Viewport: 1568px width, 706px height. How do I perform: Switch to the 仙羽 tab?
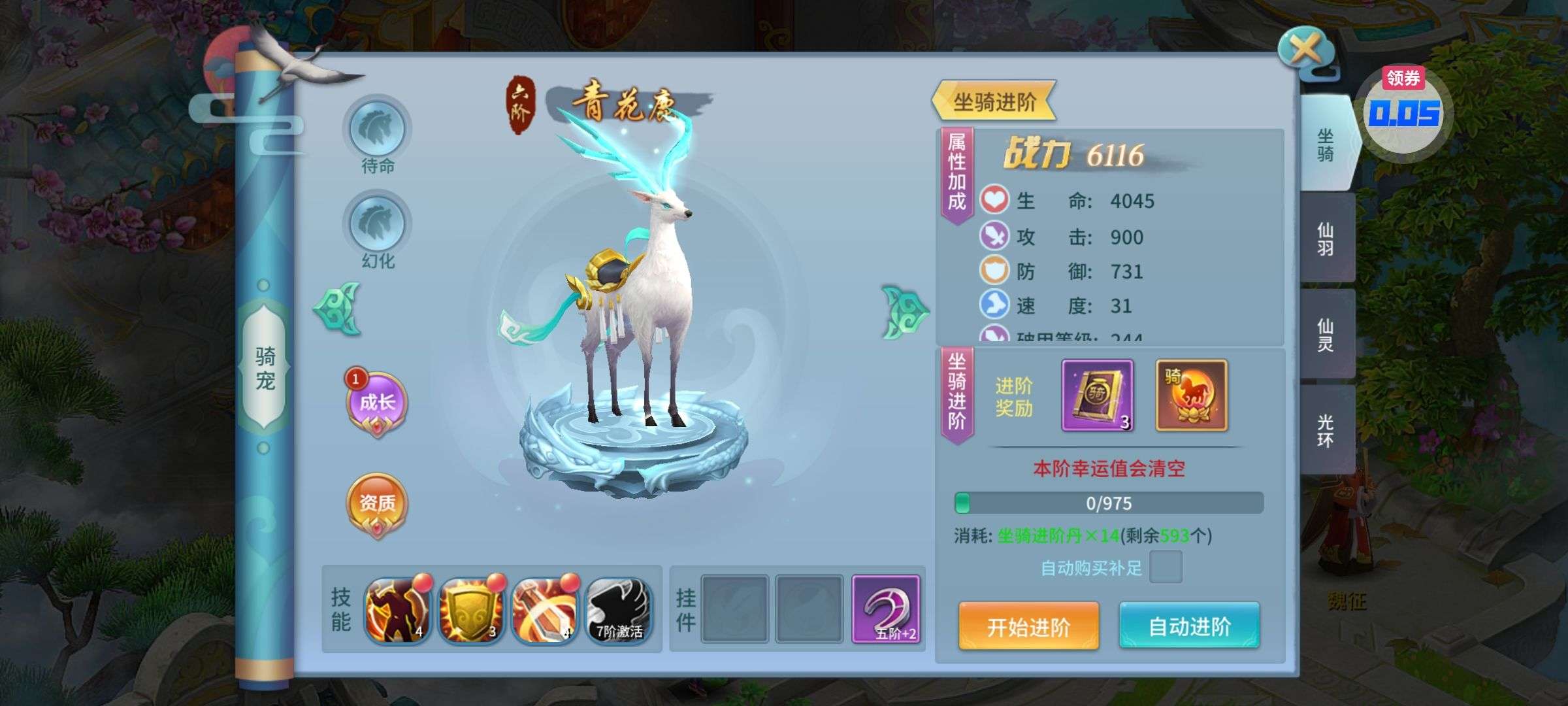[1326, 239]
